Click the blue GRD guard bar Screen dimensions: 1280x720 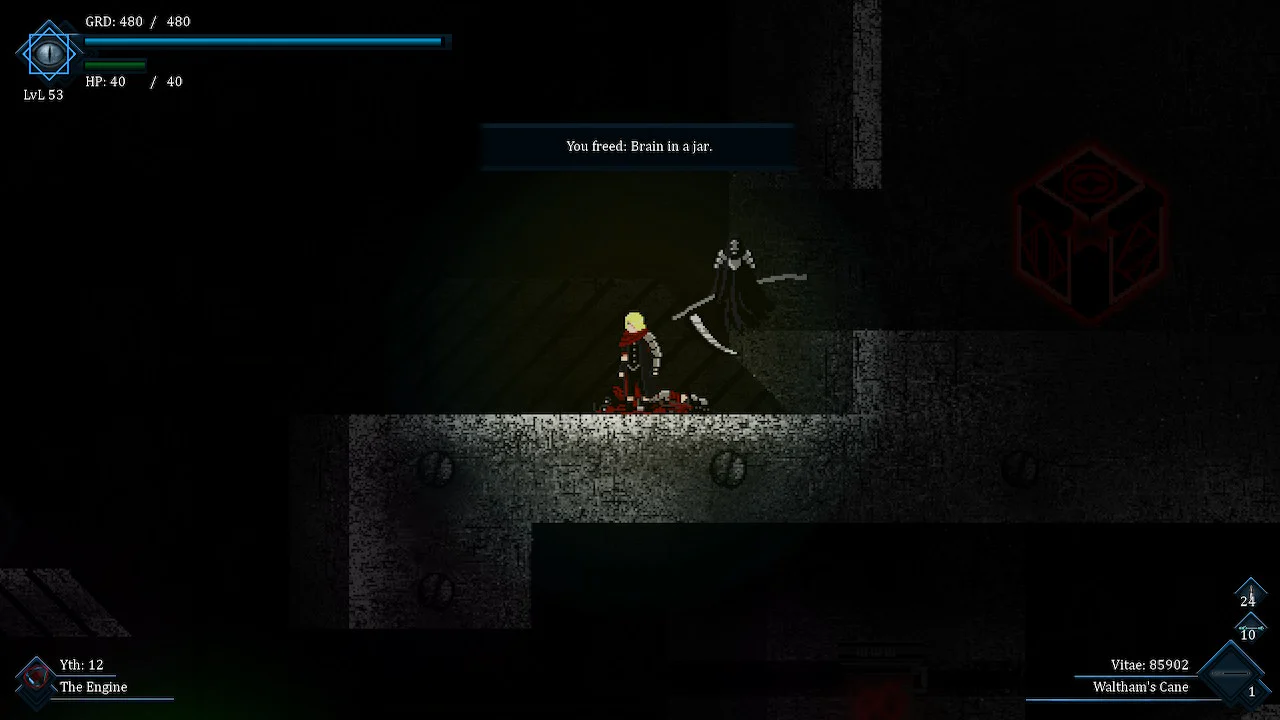(x=263, y=41)
